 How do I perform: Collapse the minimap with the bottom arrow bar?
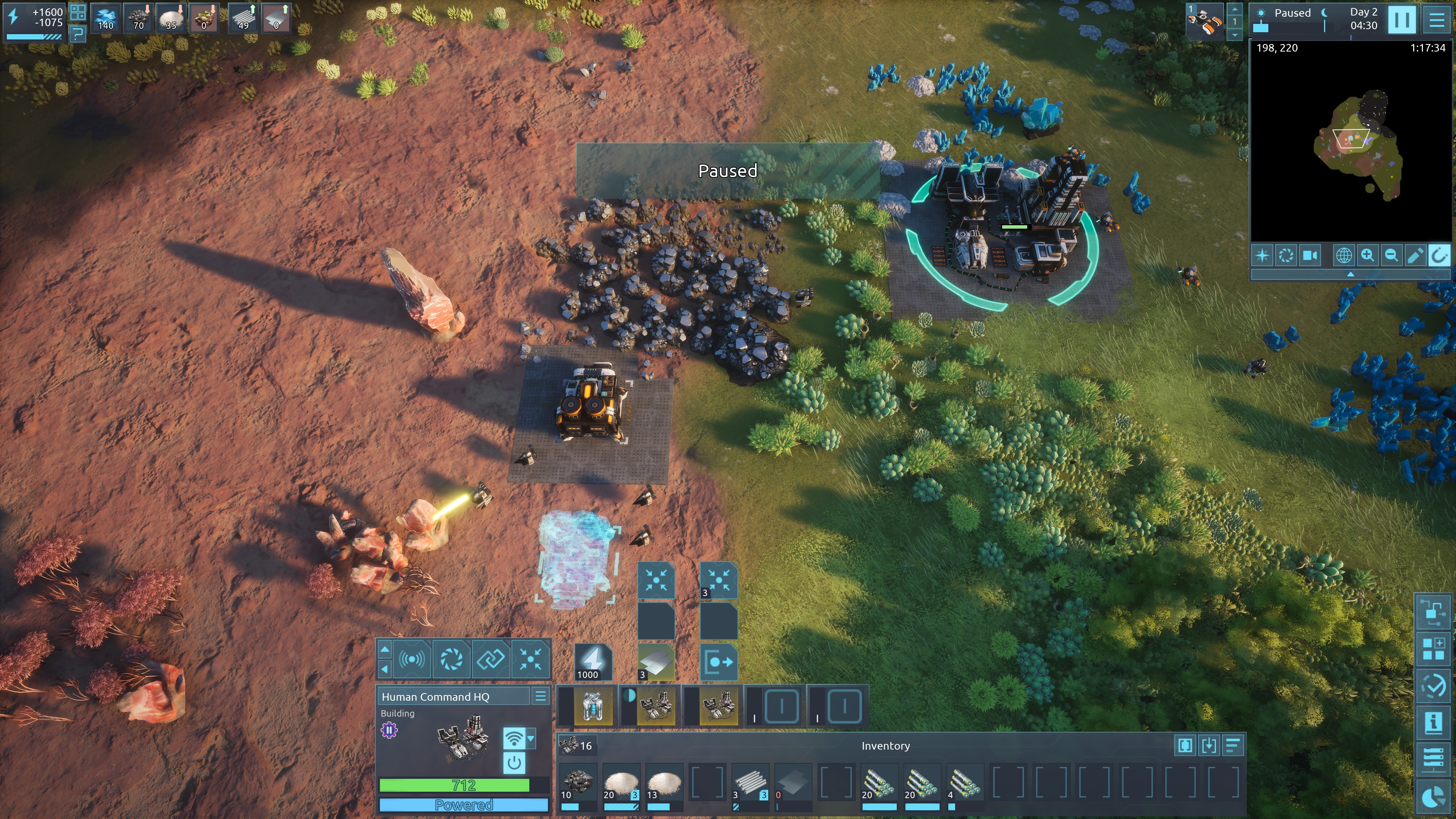click(1350, 274)
